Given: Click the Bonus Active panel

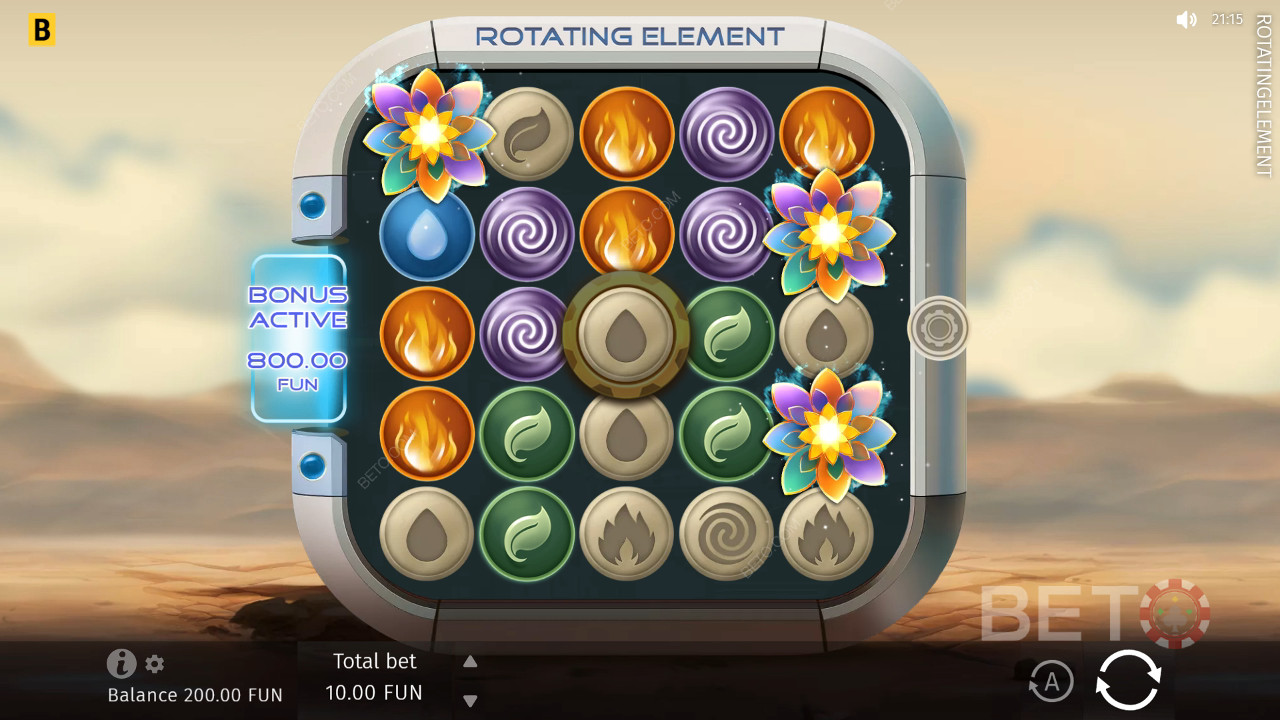Looking at the screenshot, I should click(x=298, y=338).
